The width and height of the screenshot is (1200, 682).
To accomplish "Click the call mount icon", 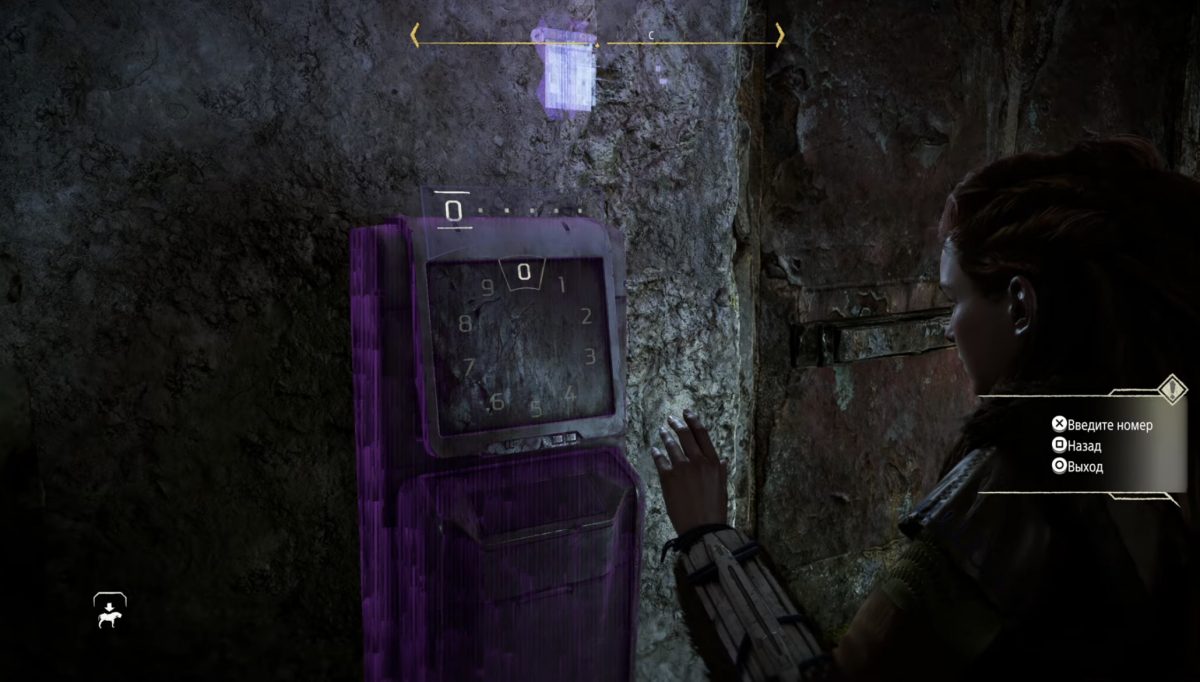I will click(x=109, y=611).
